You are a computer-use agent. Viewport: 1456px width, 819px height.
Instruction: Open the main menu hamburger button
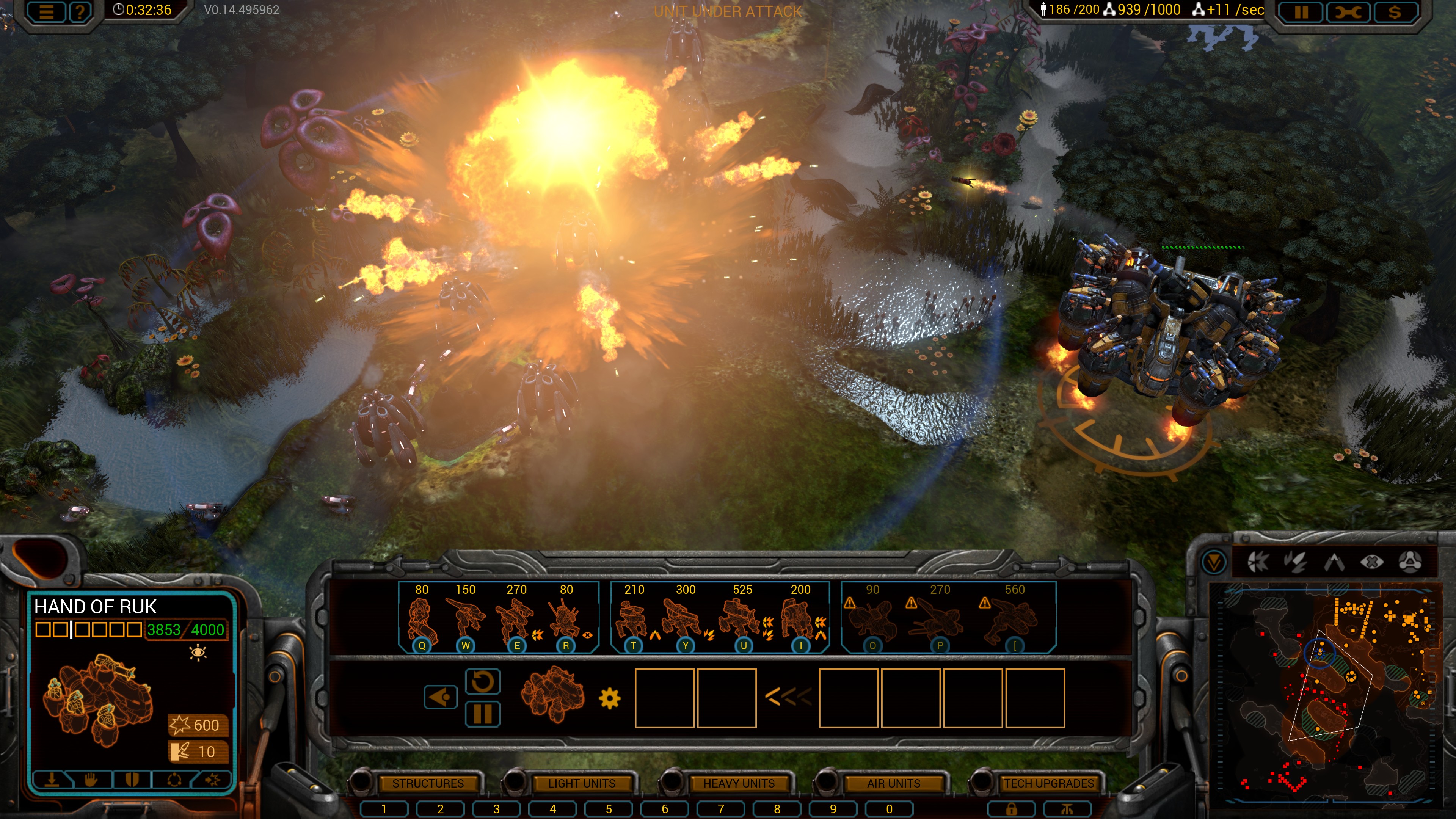46,12
